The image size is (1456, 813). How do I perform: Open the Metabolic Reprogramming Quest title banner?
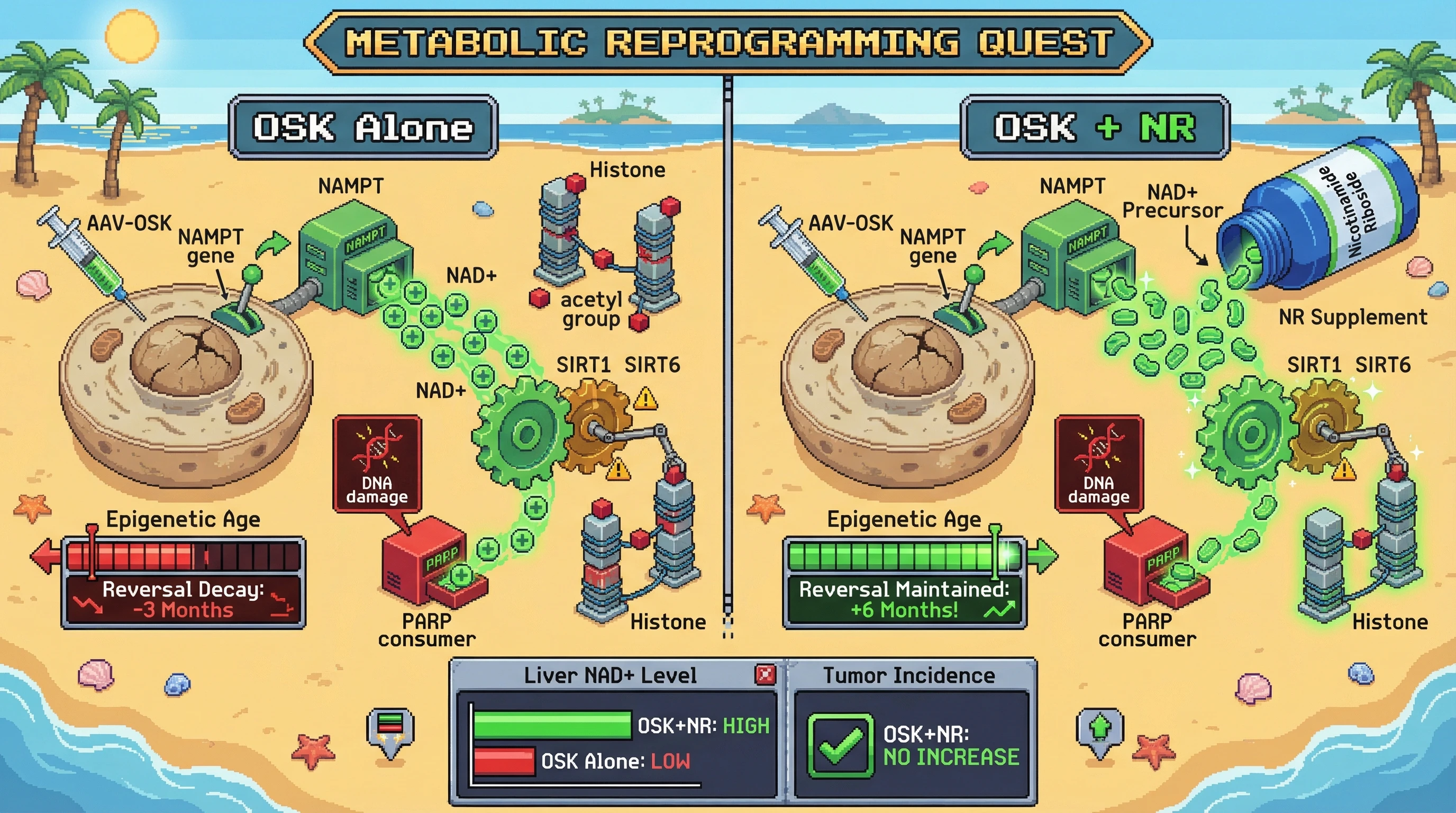point(727,42)
